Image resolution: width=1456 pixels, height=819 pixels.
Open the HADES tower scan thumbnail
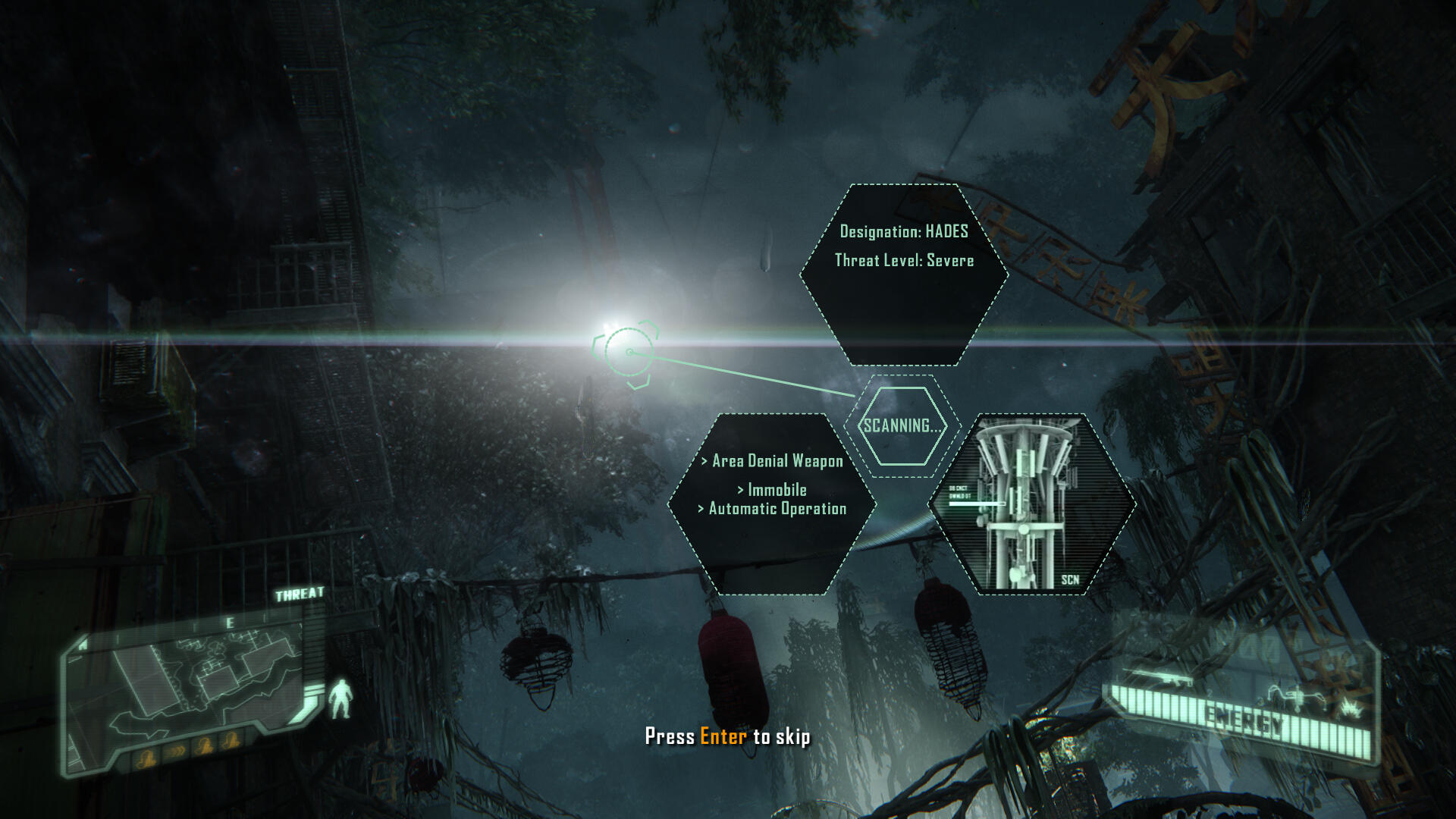[1031, 504]
